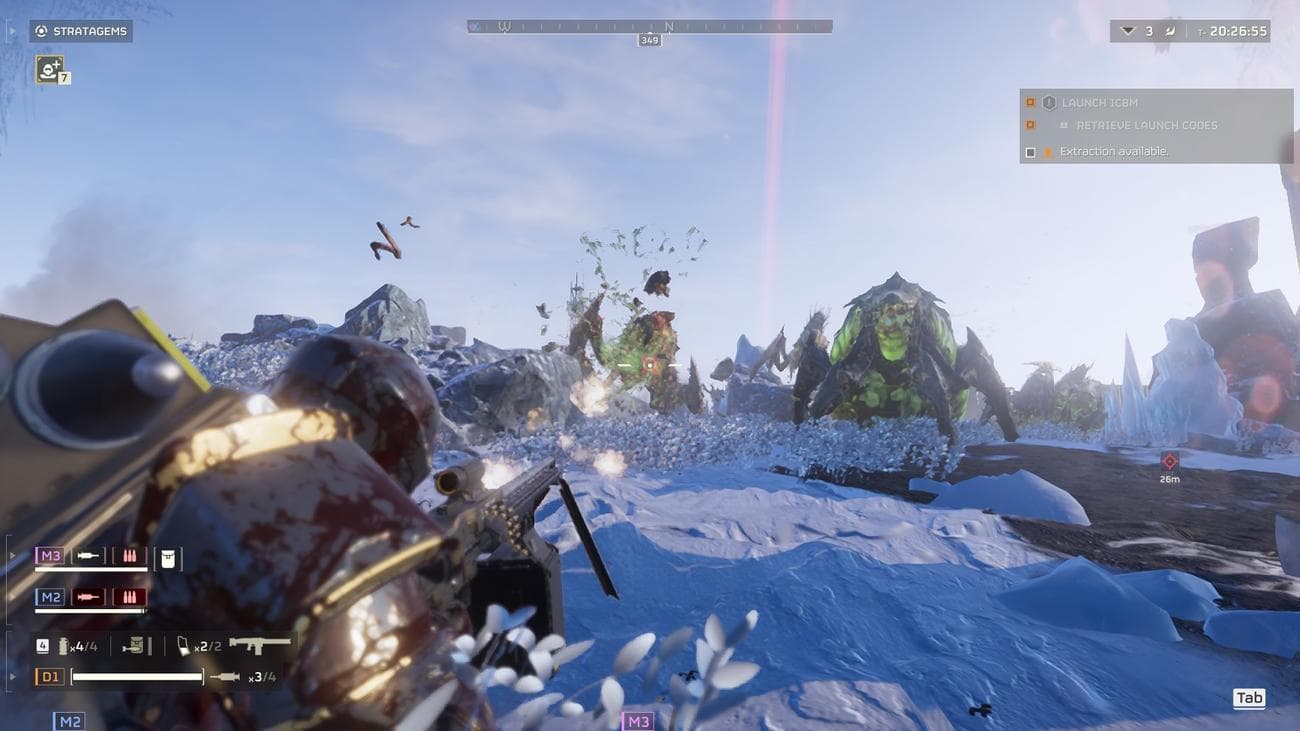1300x731 pixels.
Task: Expand the Stratagems panel side arrow
Action: [13, 31]
